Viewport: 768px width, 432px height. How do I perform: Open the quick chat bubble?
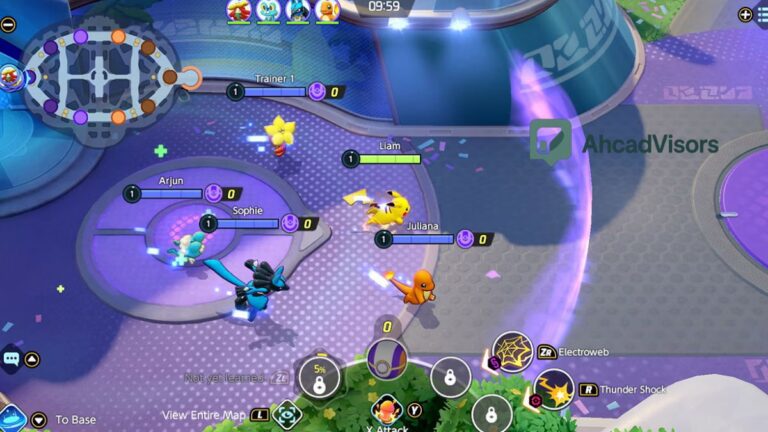pyautogui.click(x=11, y=358)
